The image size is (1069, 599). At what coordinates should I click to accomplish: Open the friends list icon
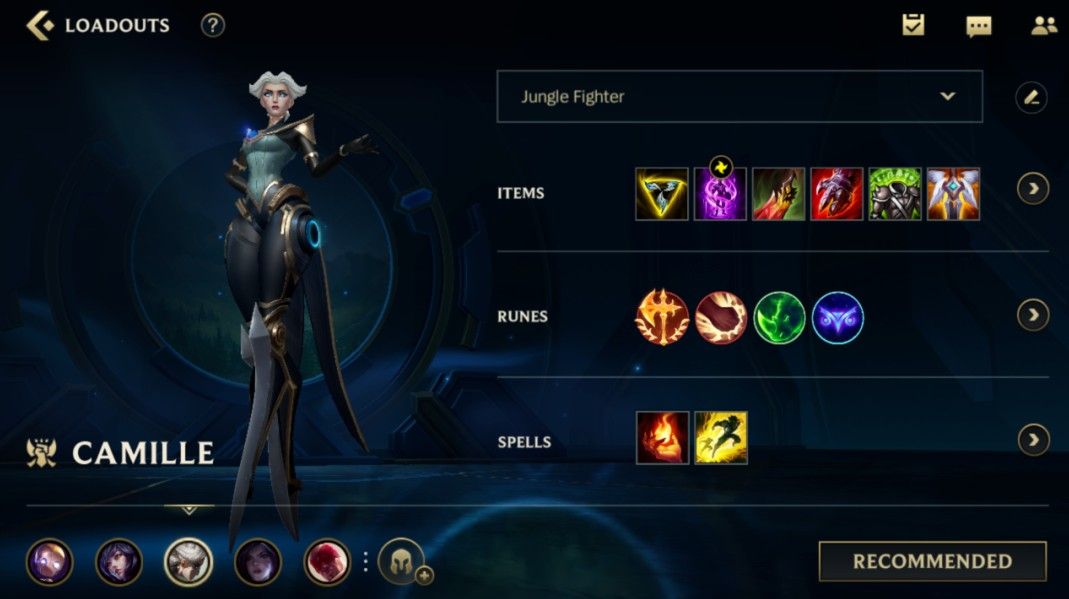tap(1043, 26)
